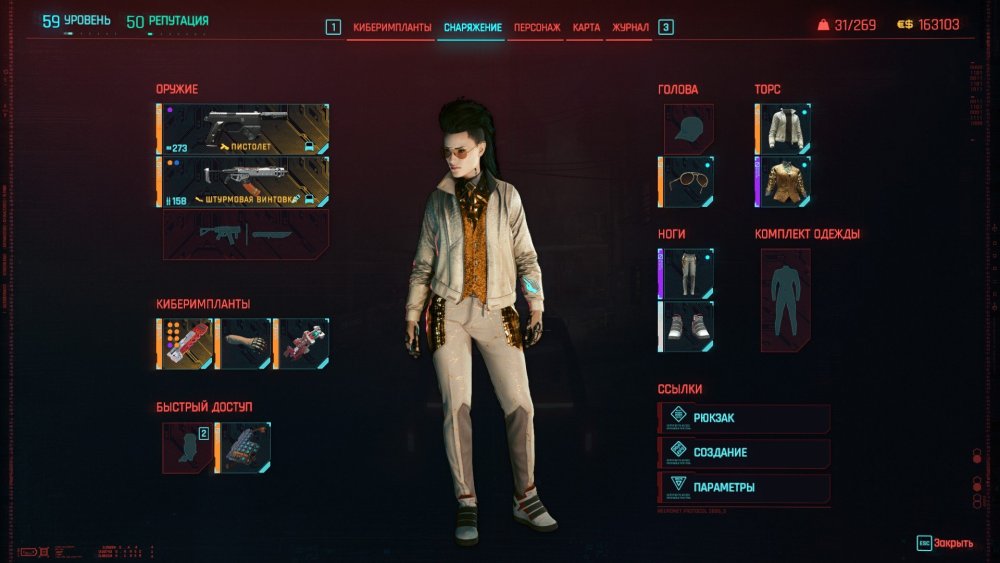Screen dimensions: 1000x563
Task: Pick the pants slot under Ноги
Action: [x=686, y=274]
